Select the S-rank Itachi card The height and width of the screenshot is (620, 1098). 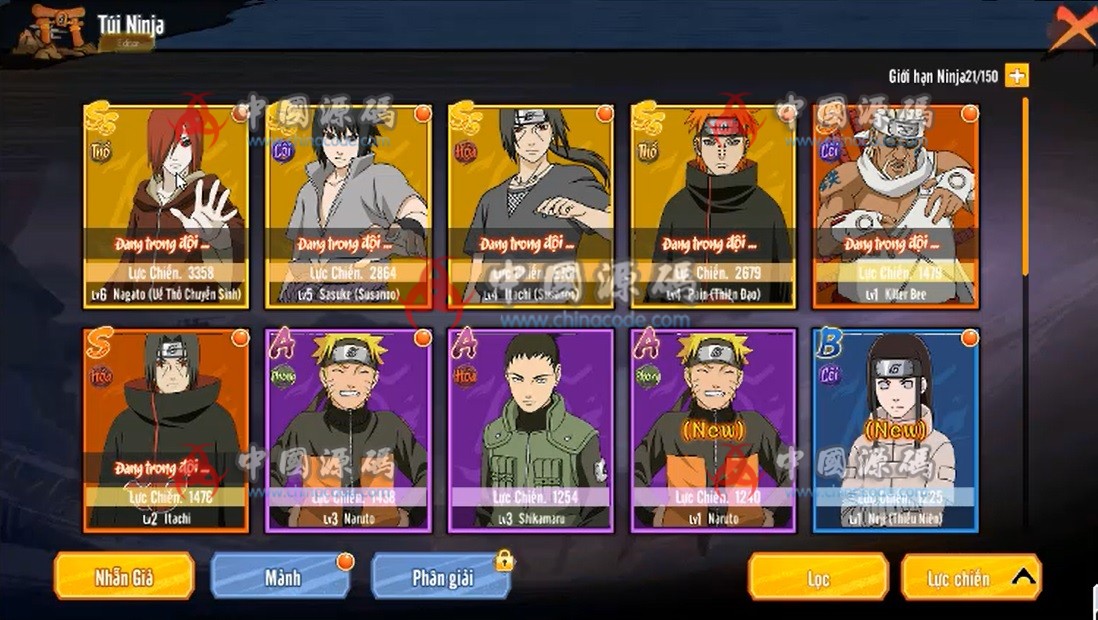(x=166, y=430)
